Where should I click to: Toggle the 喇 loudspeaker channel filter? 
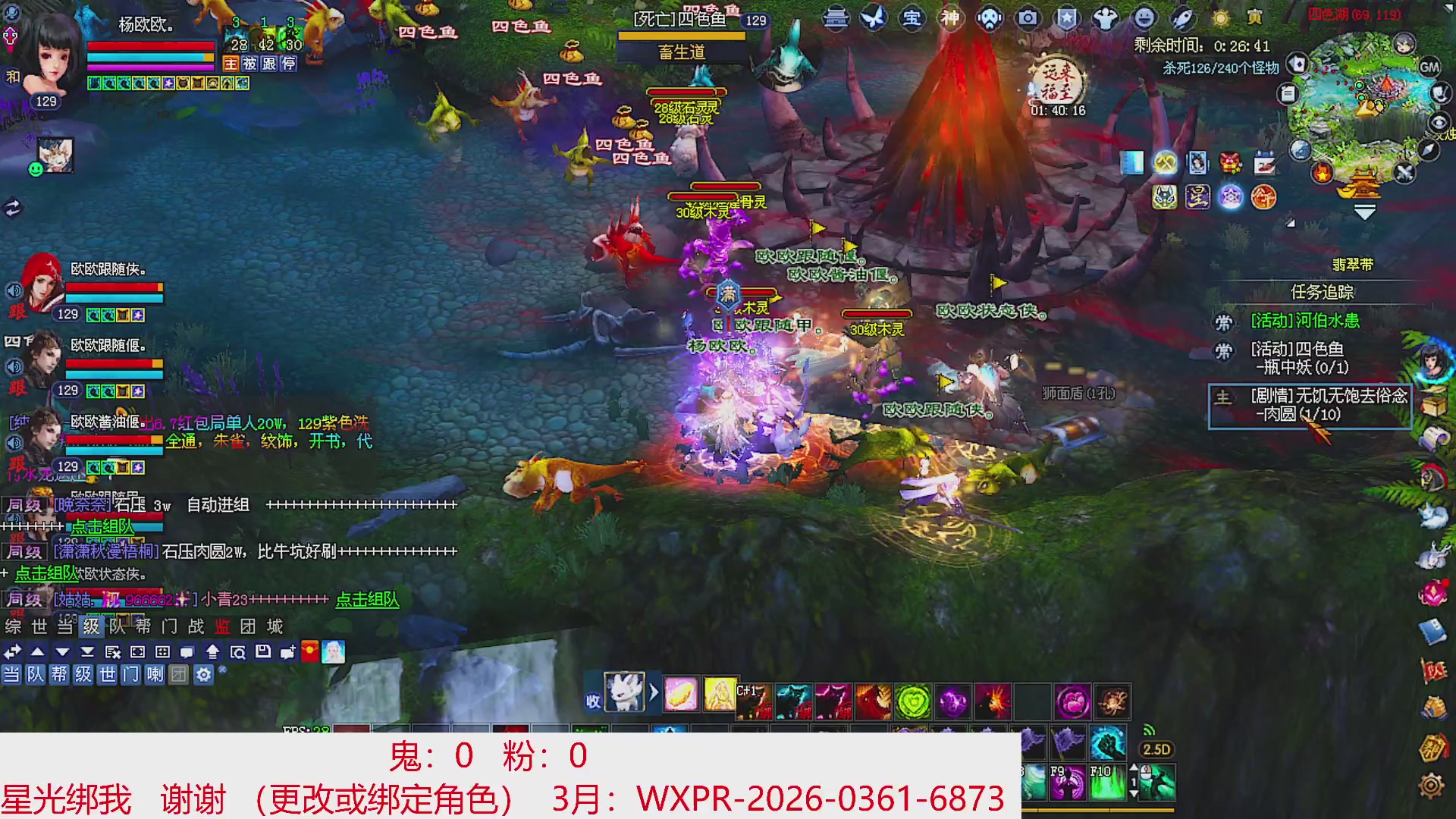155,675
